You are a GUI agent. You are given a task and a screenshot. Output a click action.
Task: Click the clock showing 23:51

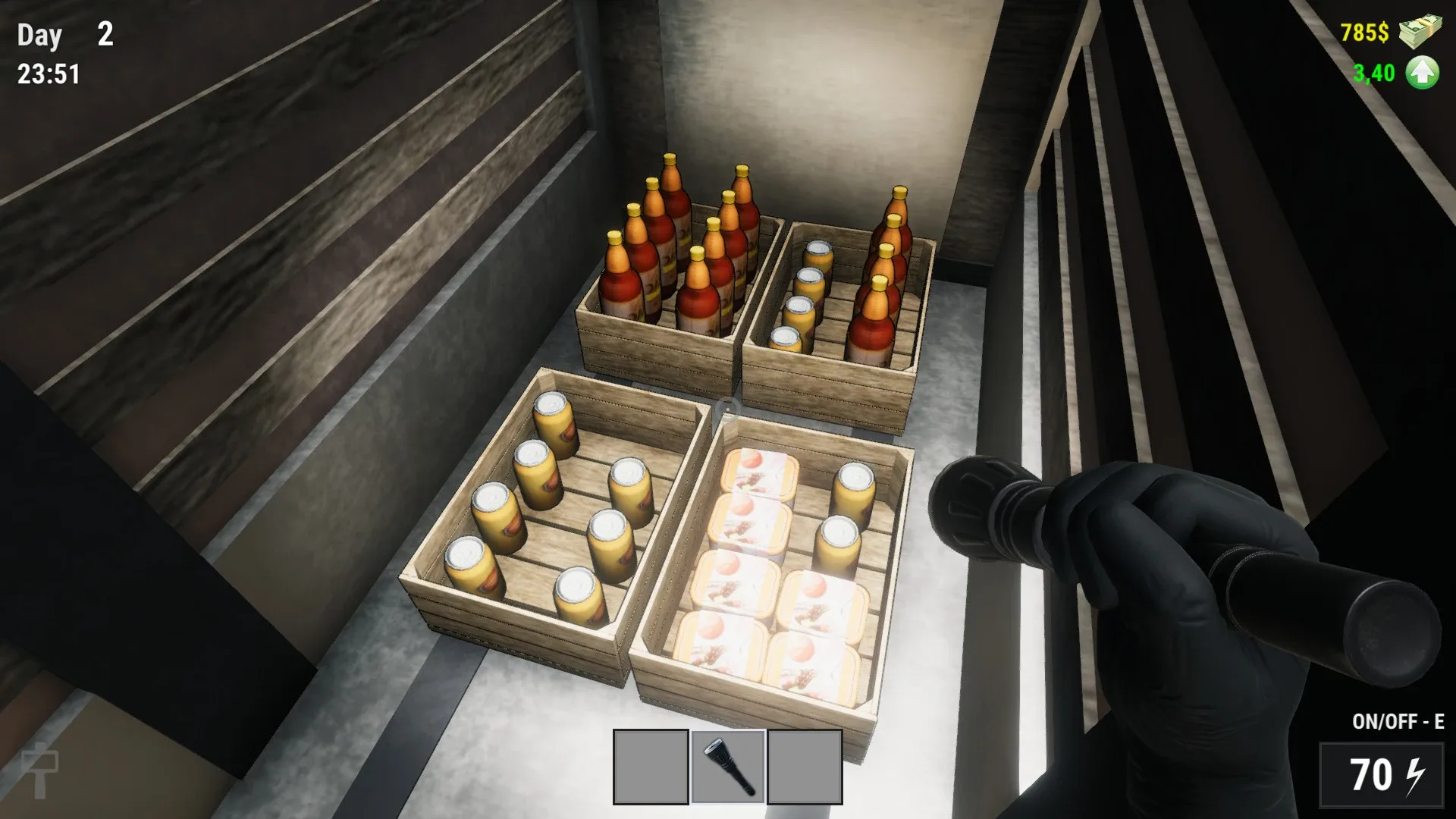point(48,74)
